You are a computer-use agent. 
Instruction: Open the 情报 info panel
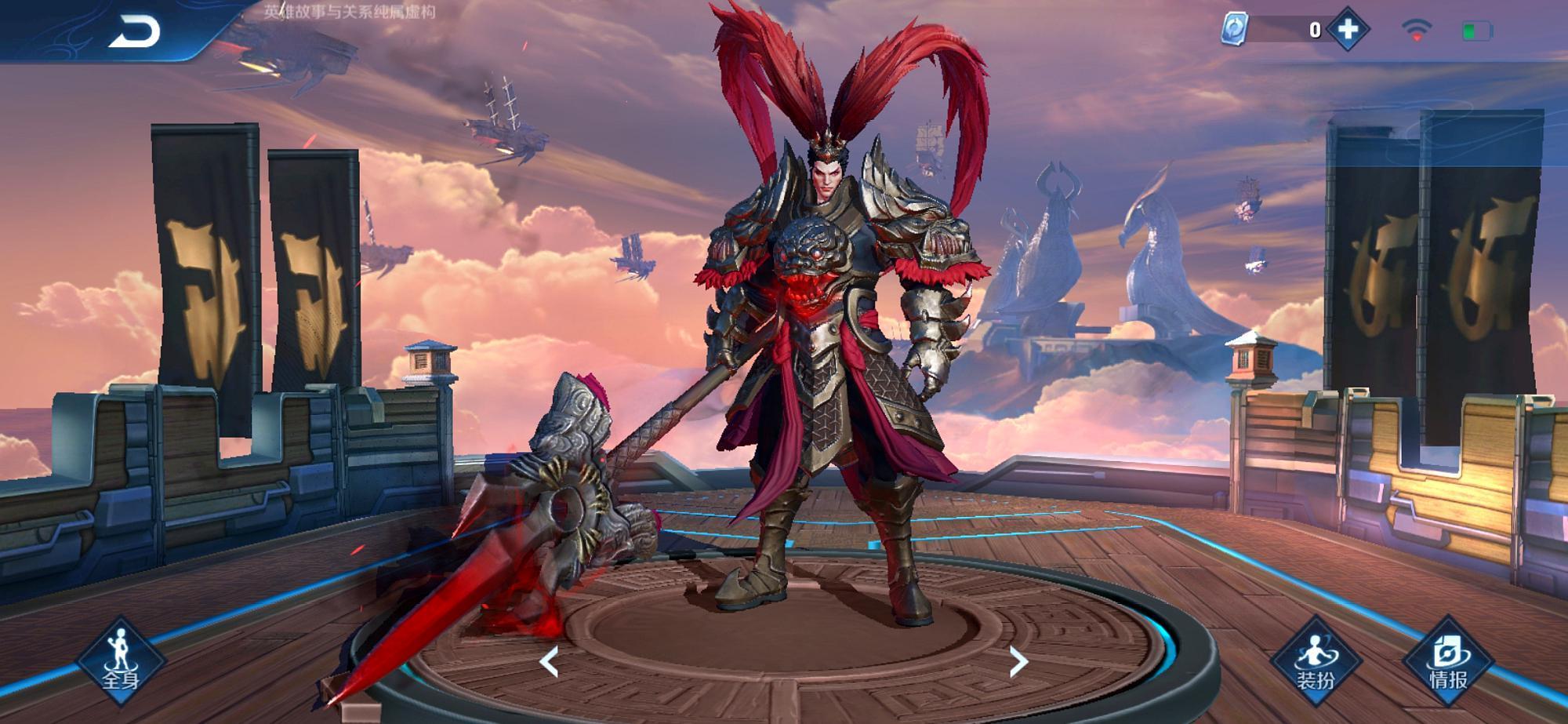(x=1447, y=660)
